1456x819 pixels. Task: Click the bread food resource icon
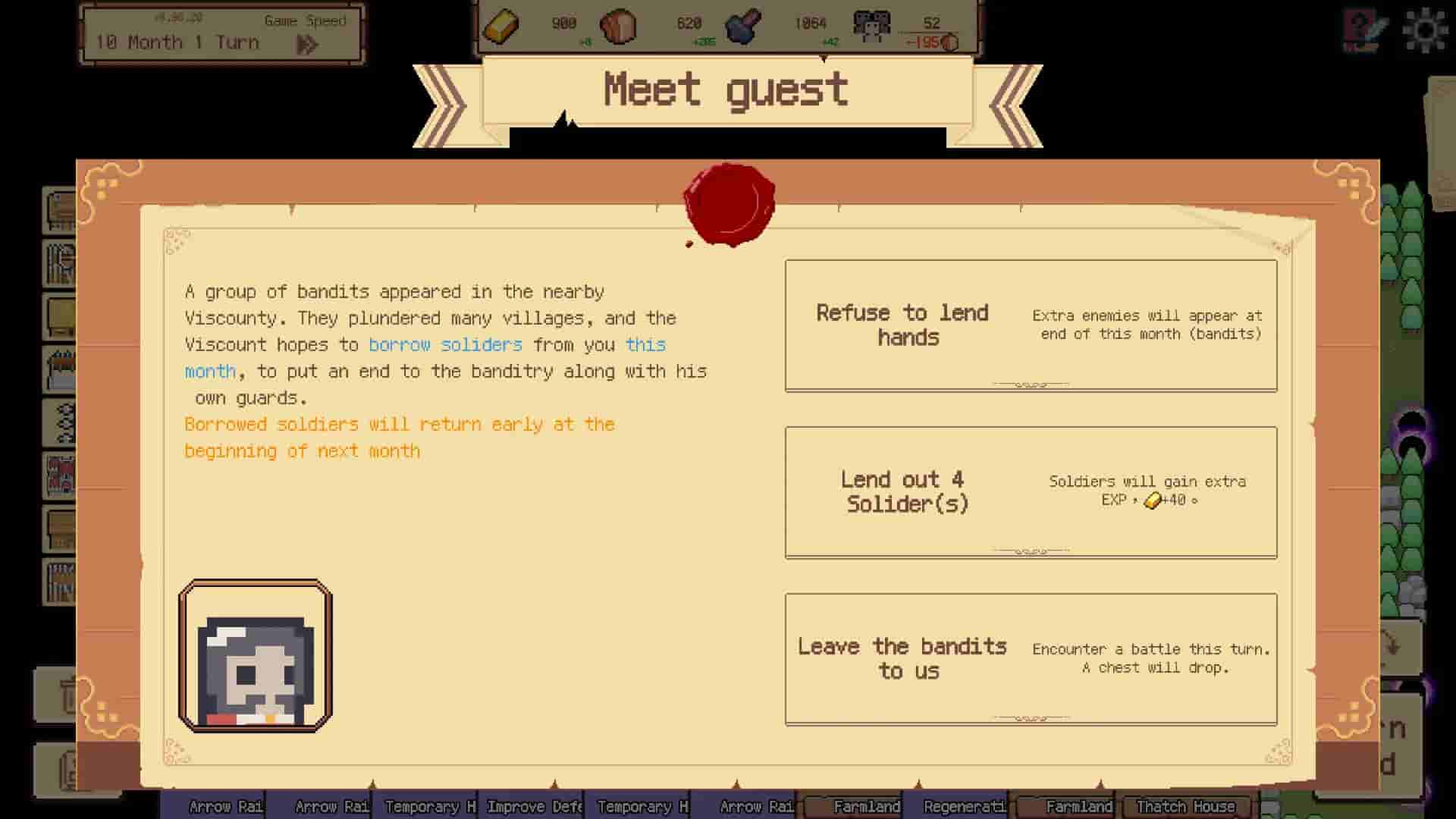(x=620, y=26)
